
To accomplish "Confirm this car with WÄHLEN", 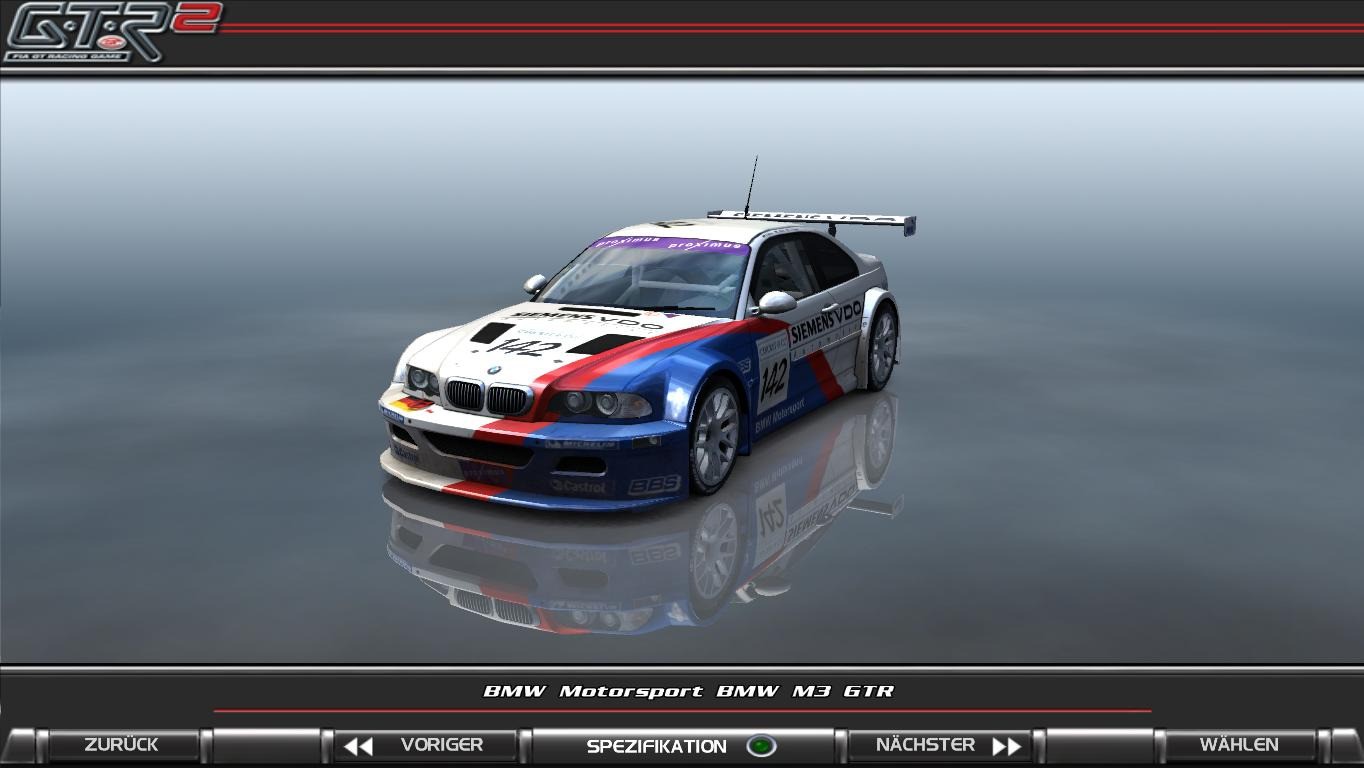I will click(x=1238, y=745).
